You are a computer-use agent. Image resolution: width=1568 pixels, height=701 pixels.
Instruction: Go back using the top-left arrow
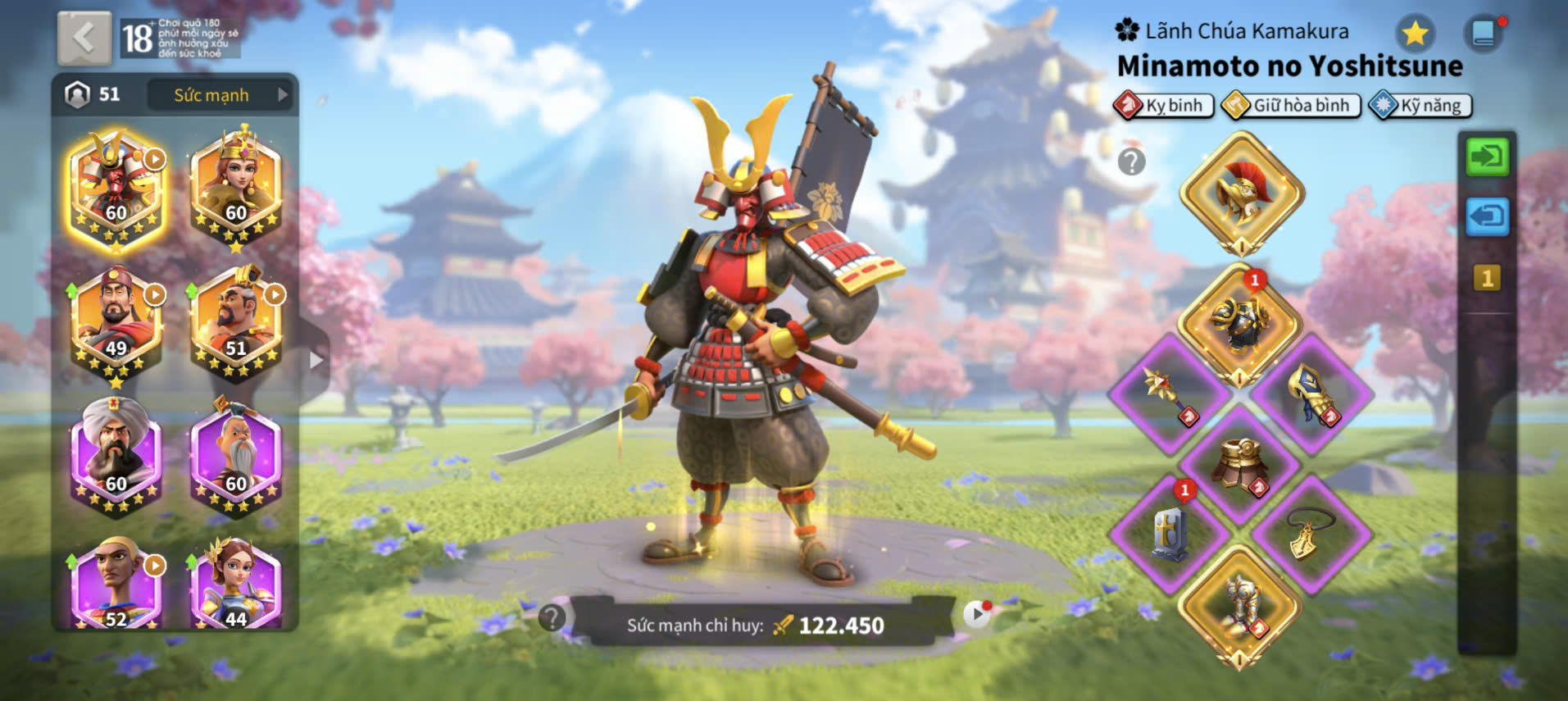point(84,38)
